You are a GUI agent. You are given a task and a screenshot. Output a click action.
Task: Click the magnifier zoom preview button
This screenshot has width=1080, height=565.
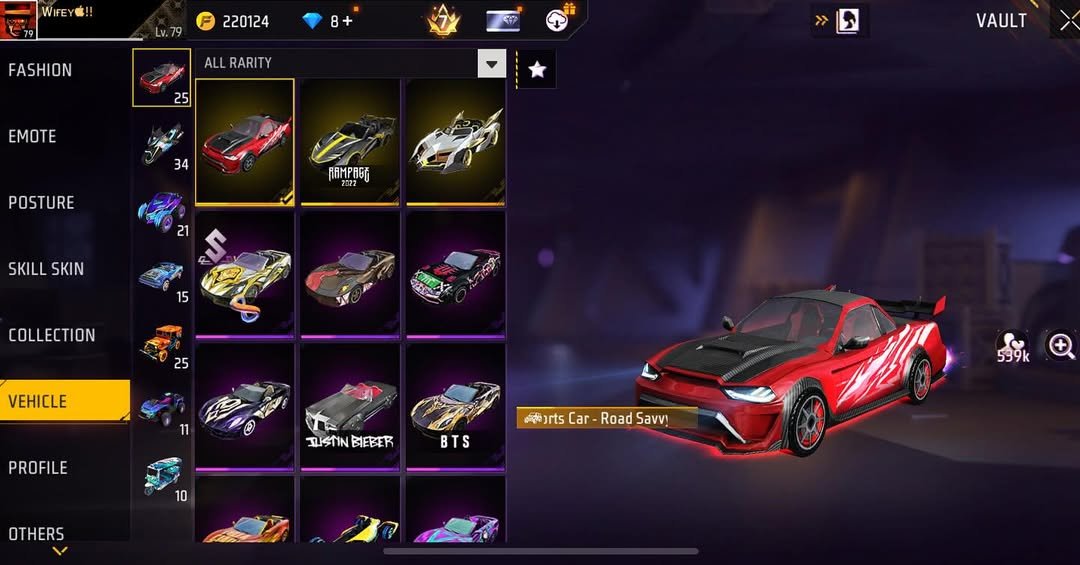pos(1060,346)
